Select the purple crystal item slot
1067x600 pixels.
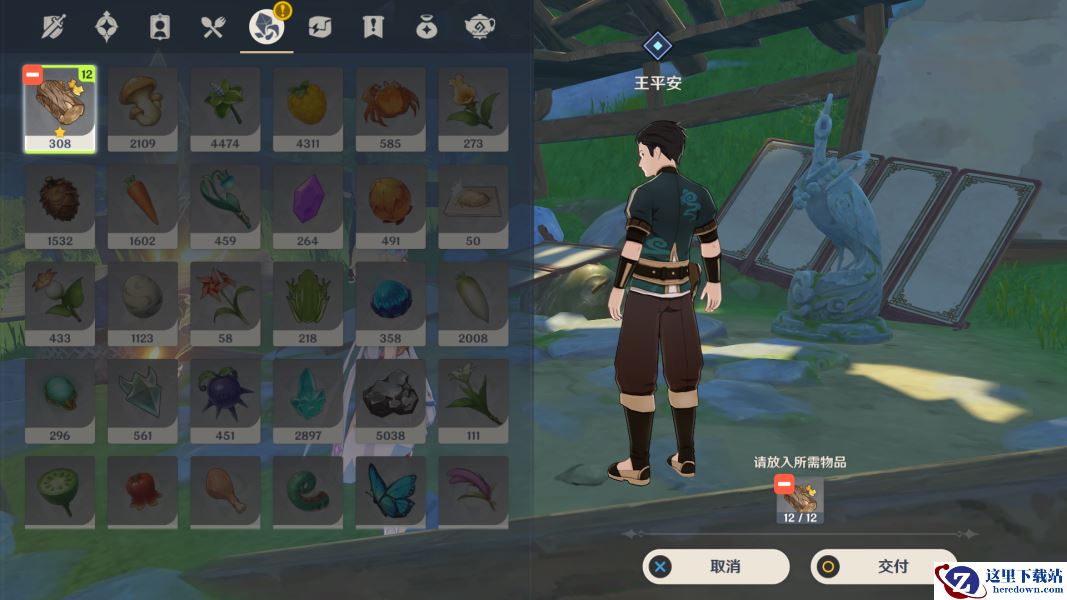pos(307,205)
